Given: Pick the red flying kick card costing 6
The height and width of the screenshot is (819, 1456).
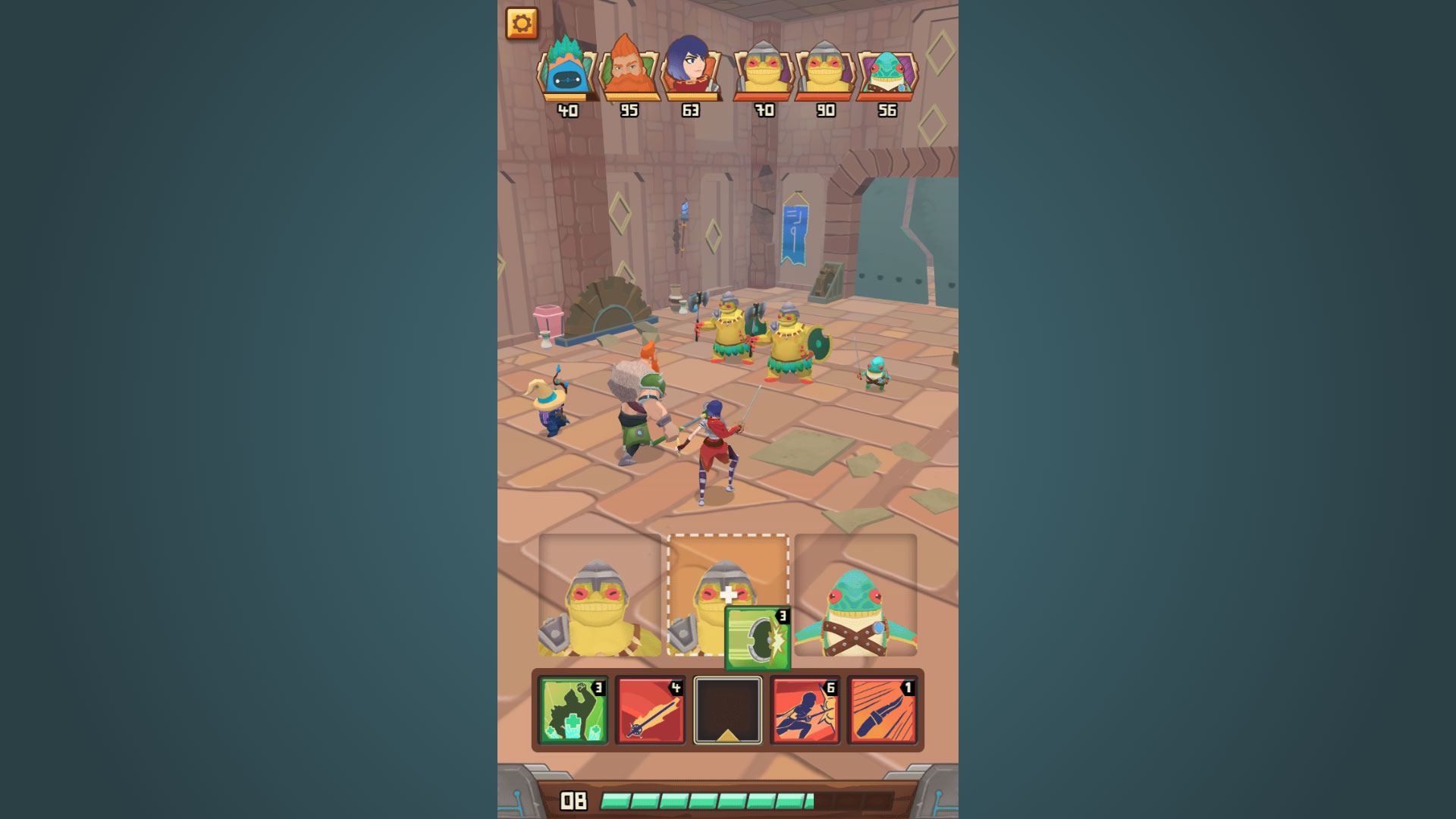Looking at the screenshot, I should click(x=805, y=711).
